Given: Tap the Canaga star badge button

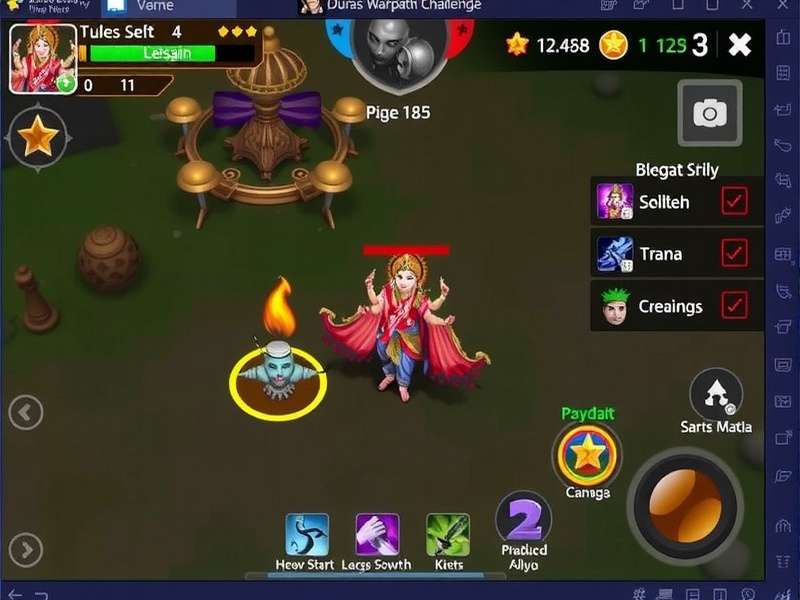Looking at the screenshot, I should [587, 456].
